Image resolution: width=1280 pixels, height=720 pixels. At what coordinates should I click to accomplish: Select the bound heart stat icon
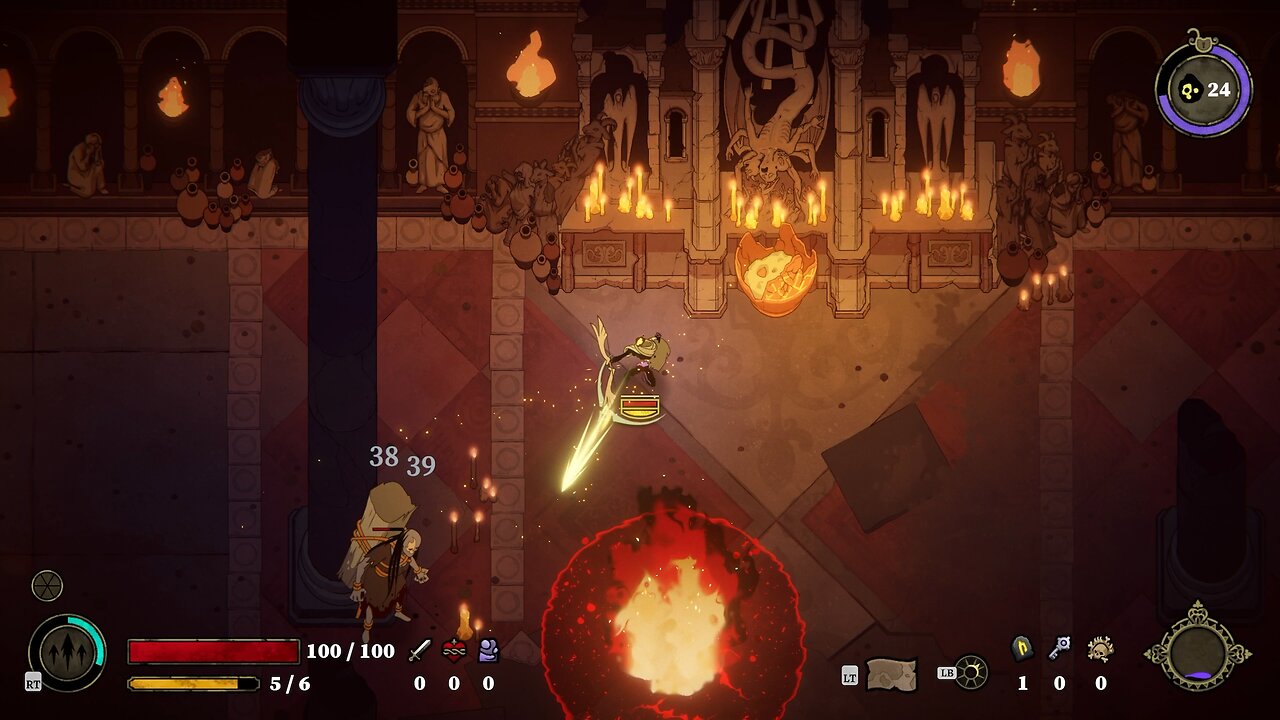pyautogui.click(x=454, y=651)
